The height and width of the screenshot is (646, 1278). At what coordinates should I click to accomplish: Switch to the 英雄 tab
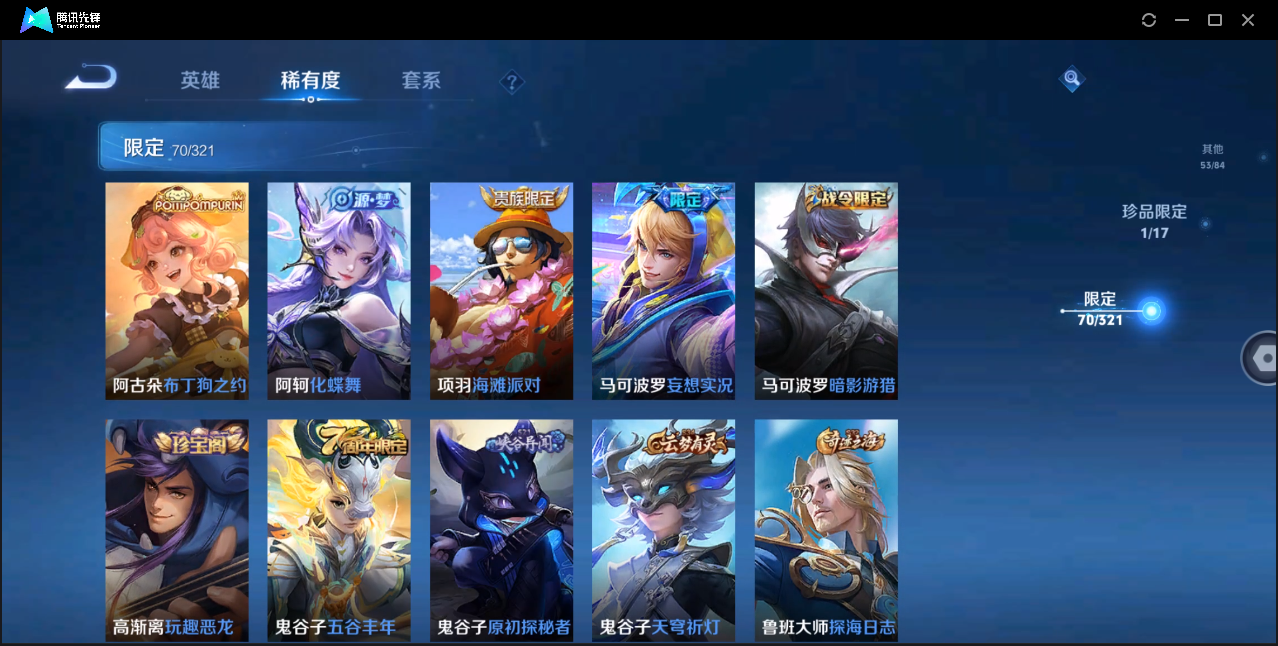tap(200, 80)
